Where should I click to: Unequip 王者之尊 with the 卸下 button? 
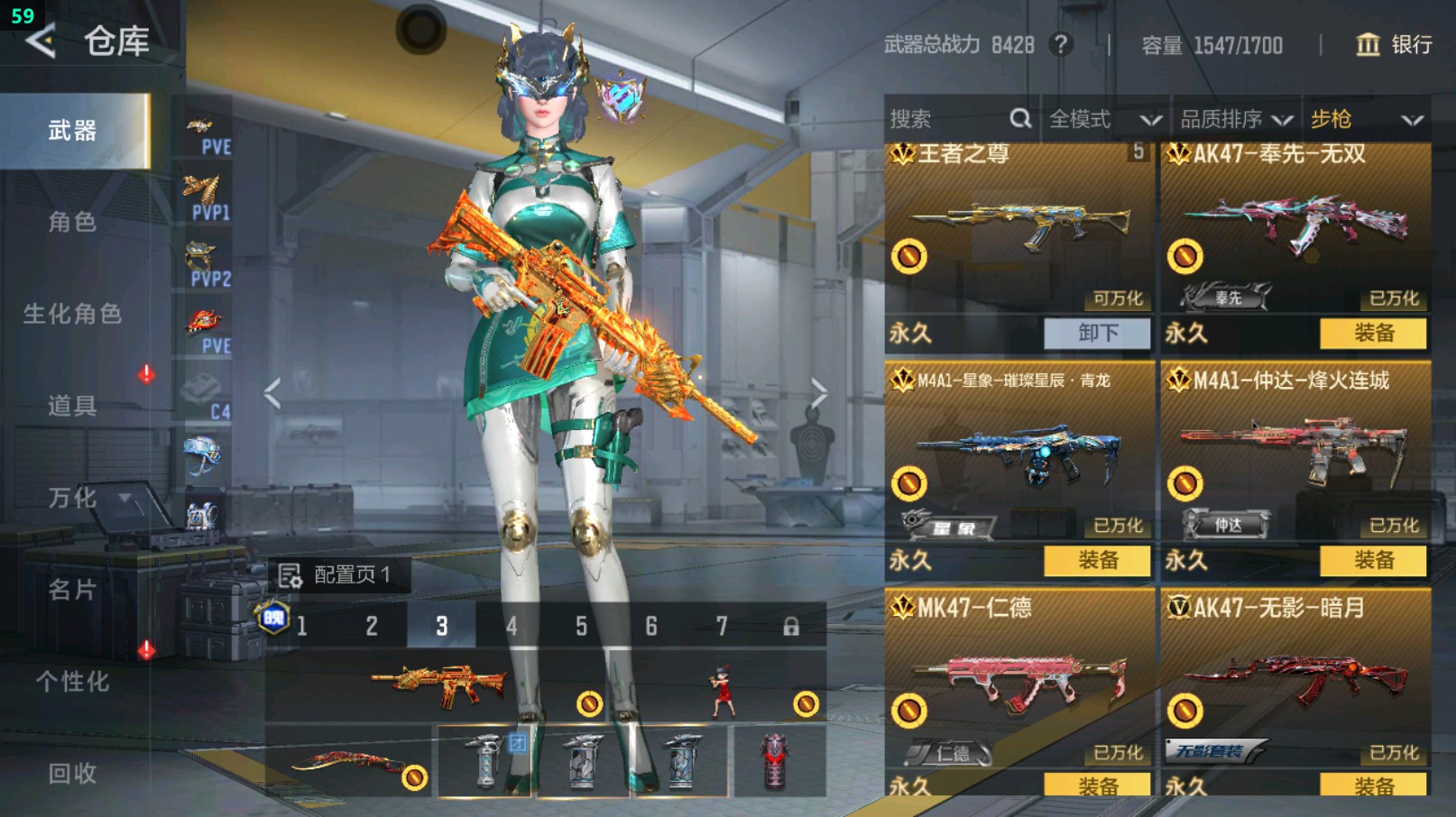(x=1097, y=333)
